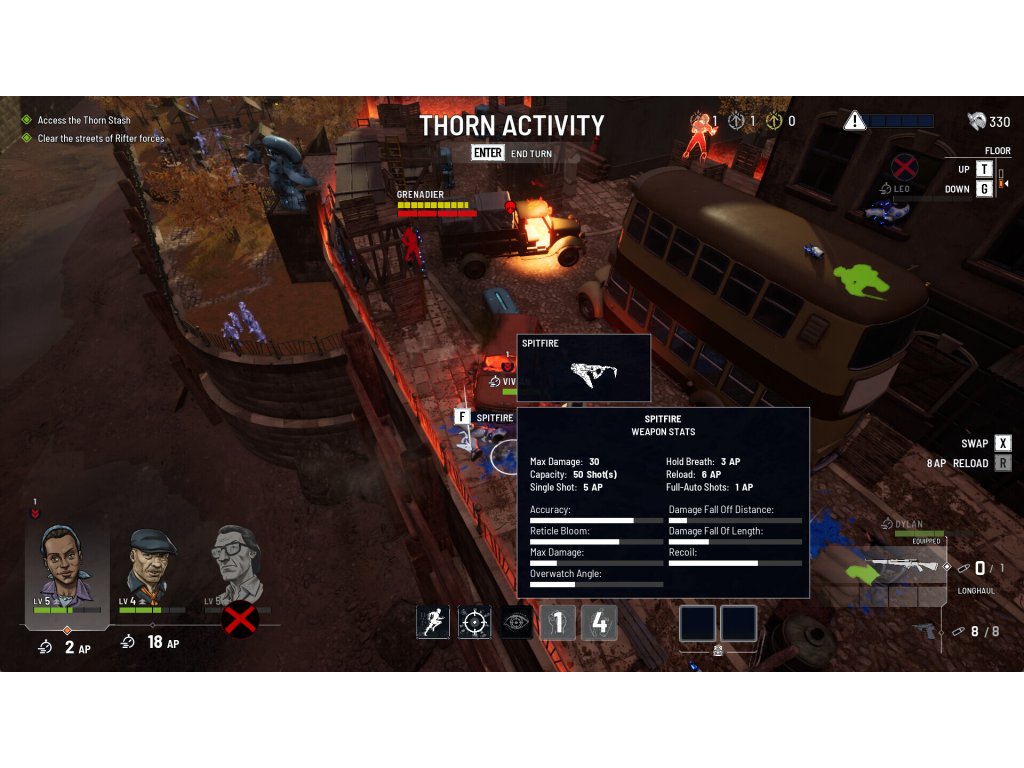Select the flat-cap man squad portrait
Viewport: 1024px width, 768px height.
tap(151, 567)
